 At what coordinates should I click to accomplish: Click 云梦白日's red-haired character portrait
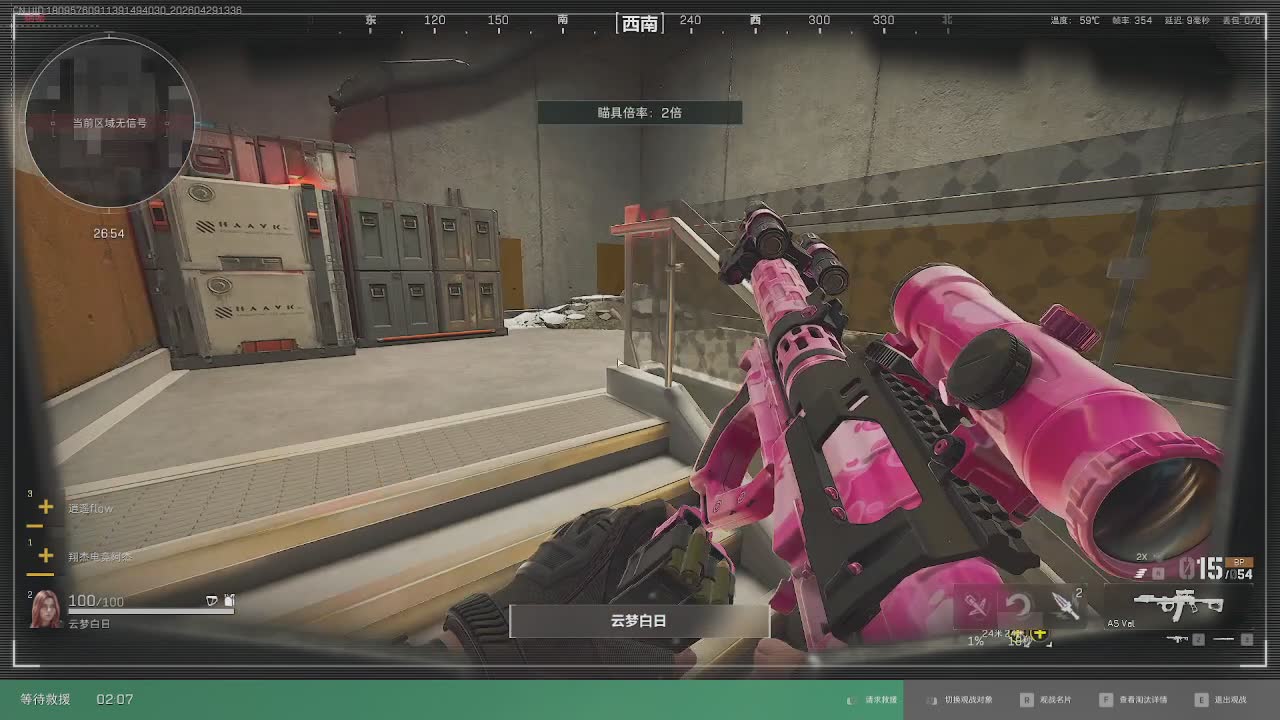coord(45,608)
